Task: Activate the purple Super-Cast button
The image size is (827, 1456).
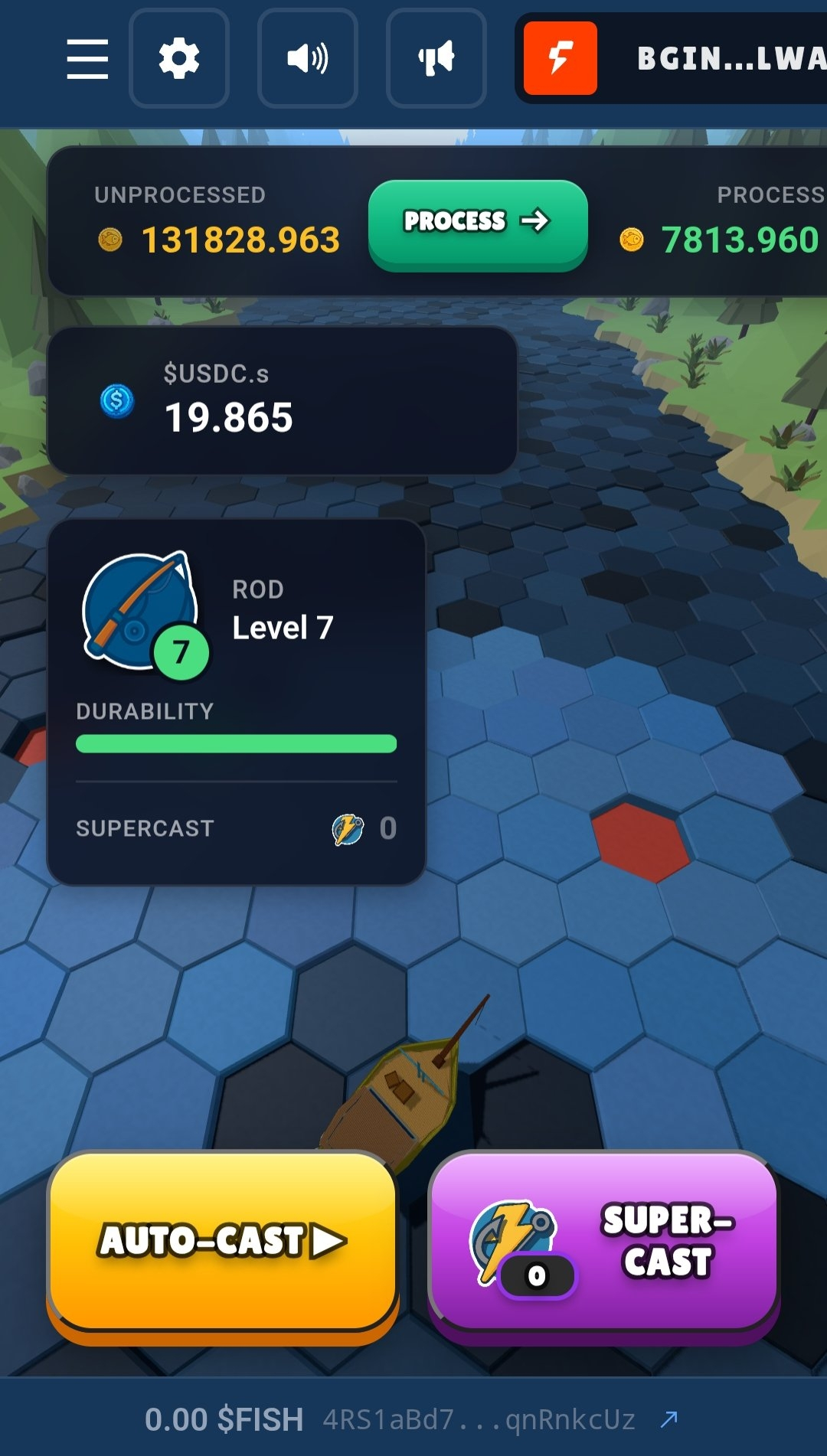Action: pos(603,1242)
